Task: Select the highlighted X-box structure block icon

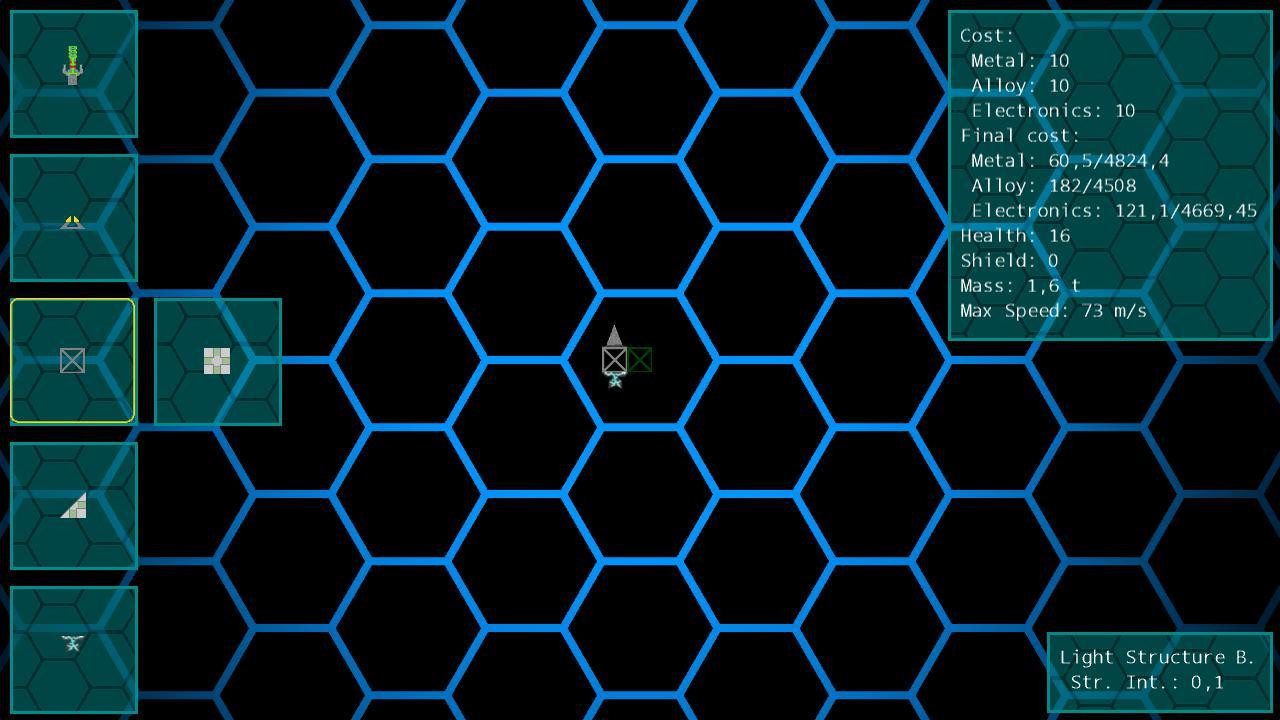Action: (x=71, y=360)
